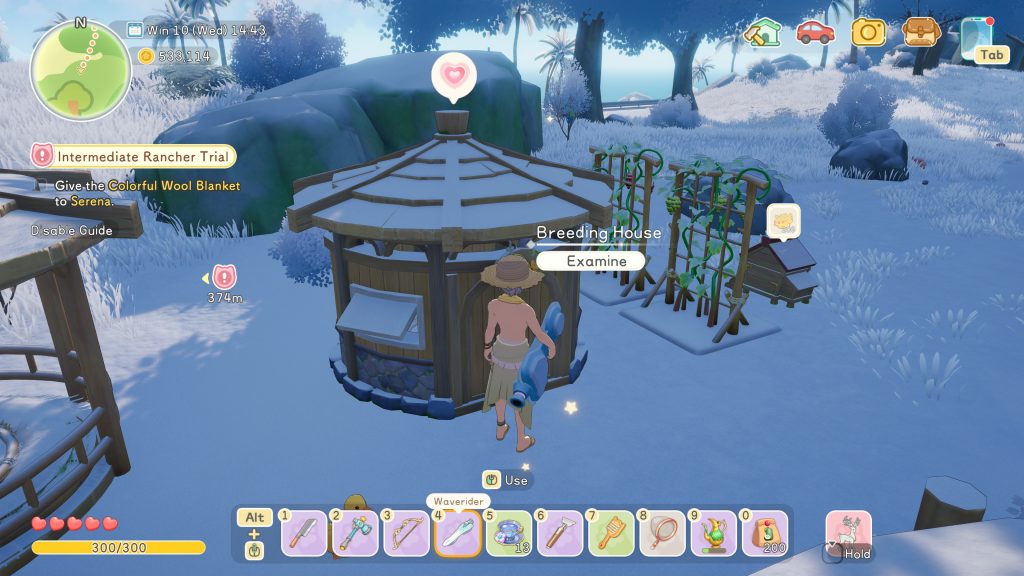
Task: Activate the yellow camera photo mode
Action: pos(868,32)
